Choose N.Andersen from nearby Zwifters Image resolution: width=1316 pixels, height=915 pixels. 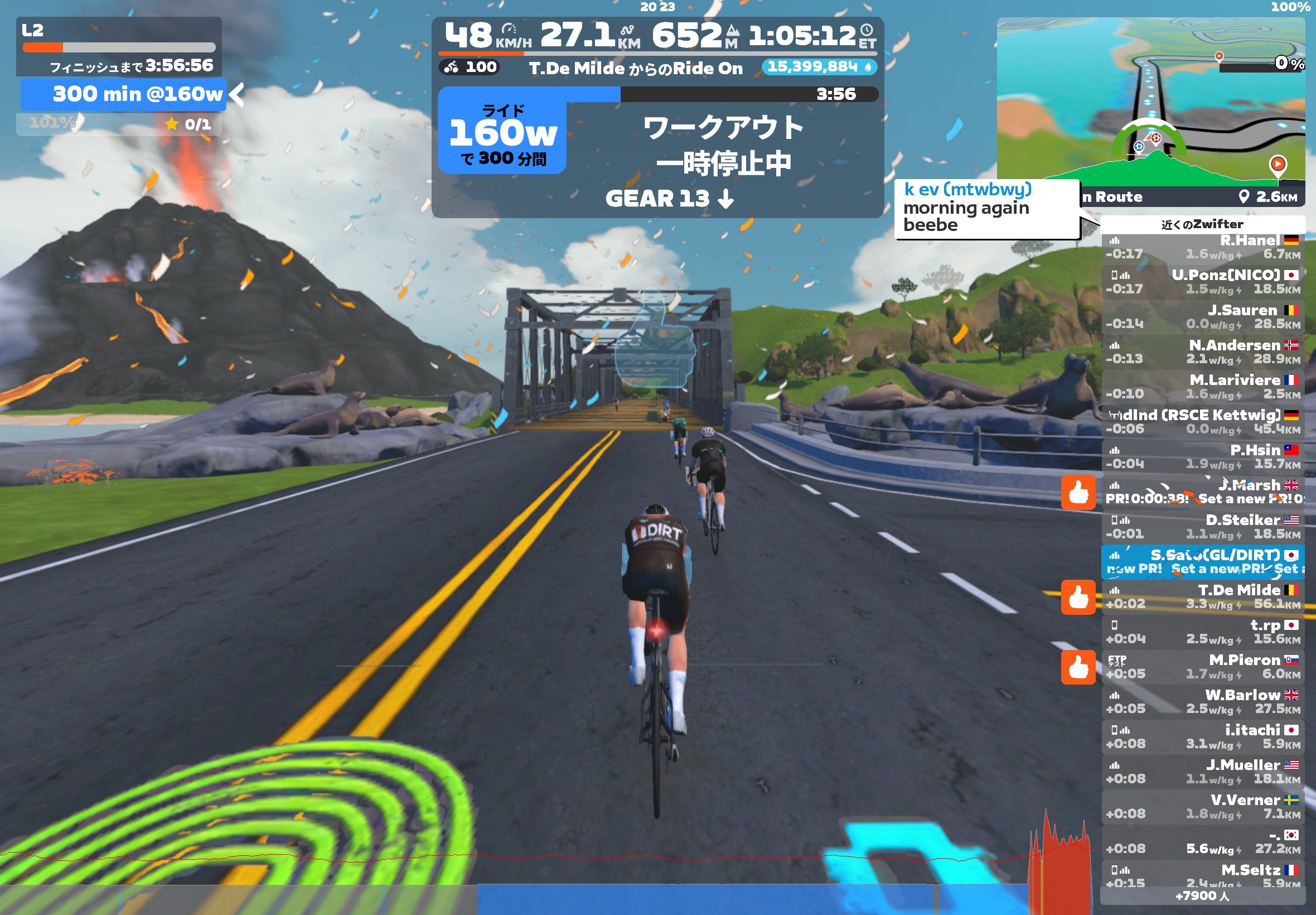pyautogui.click(x=1202, y=353)
